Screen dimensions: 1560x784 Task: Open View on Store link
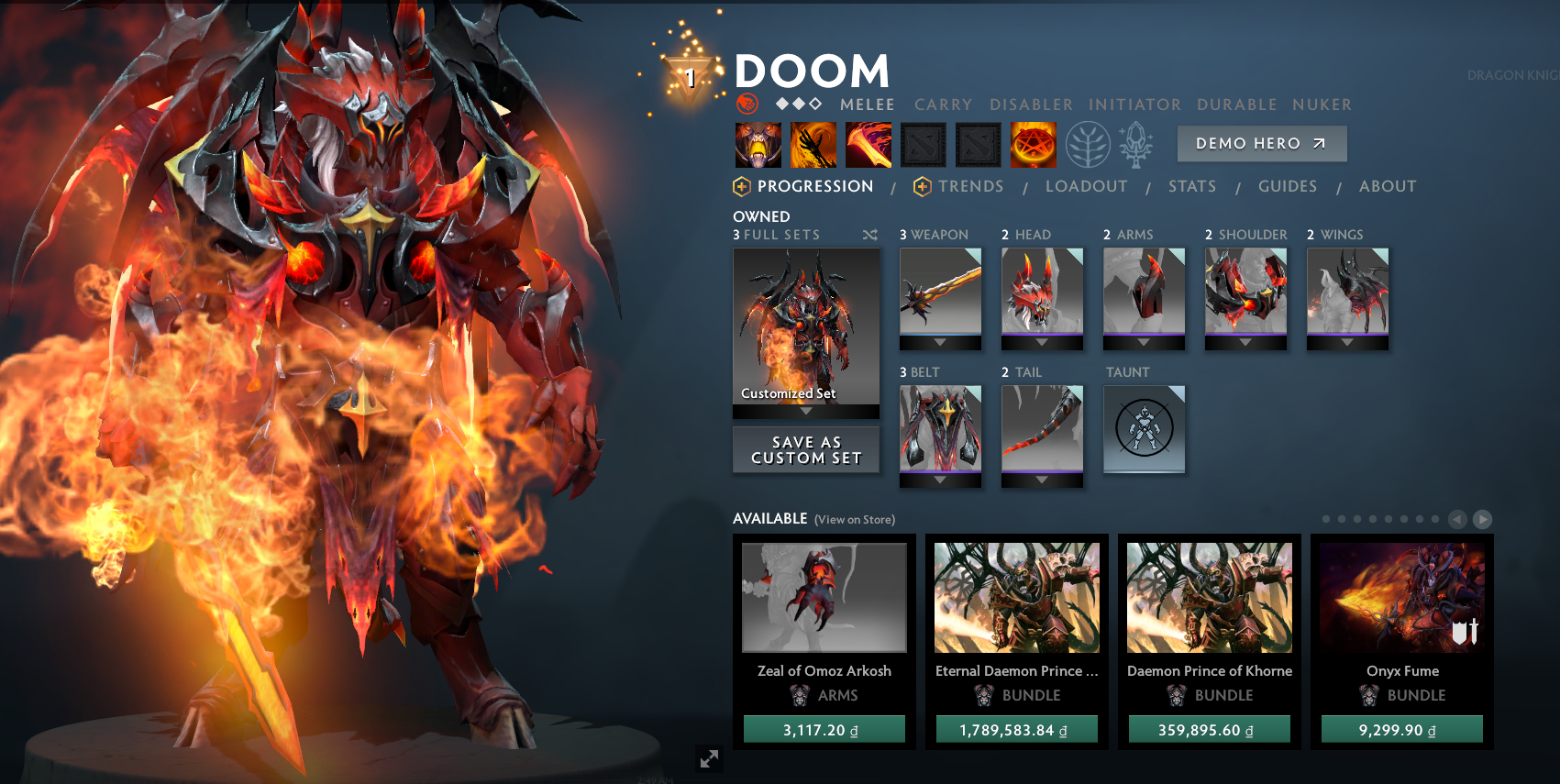coord(854,519)
